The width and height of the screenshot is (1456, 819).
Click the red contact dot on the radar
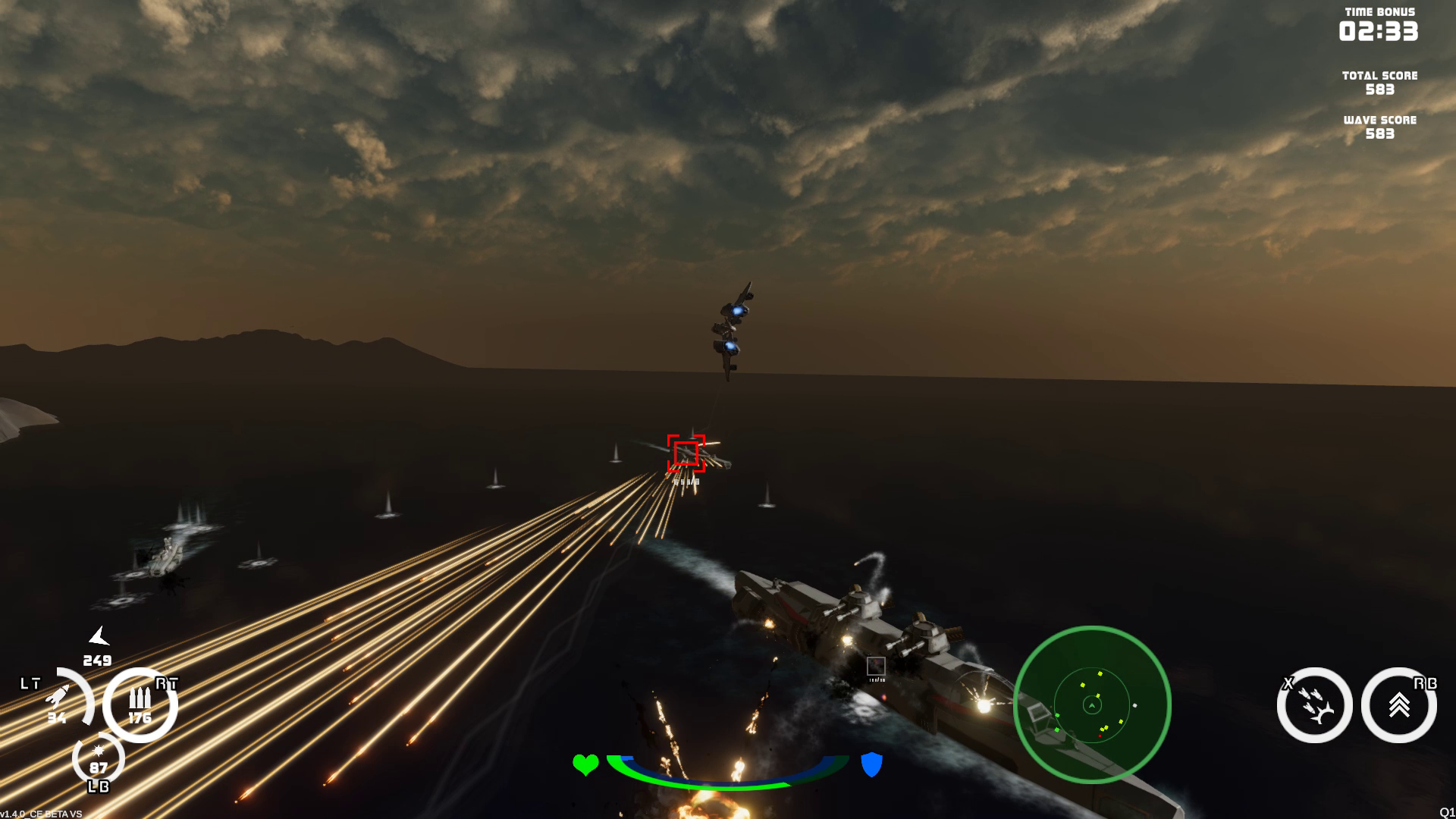click(x=1100, y=736)
